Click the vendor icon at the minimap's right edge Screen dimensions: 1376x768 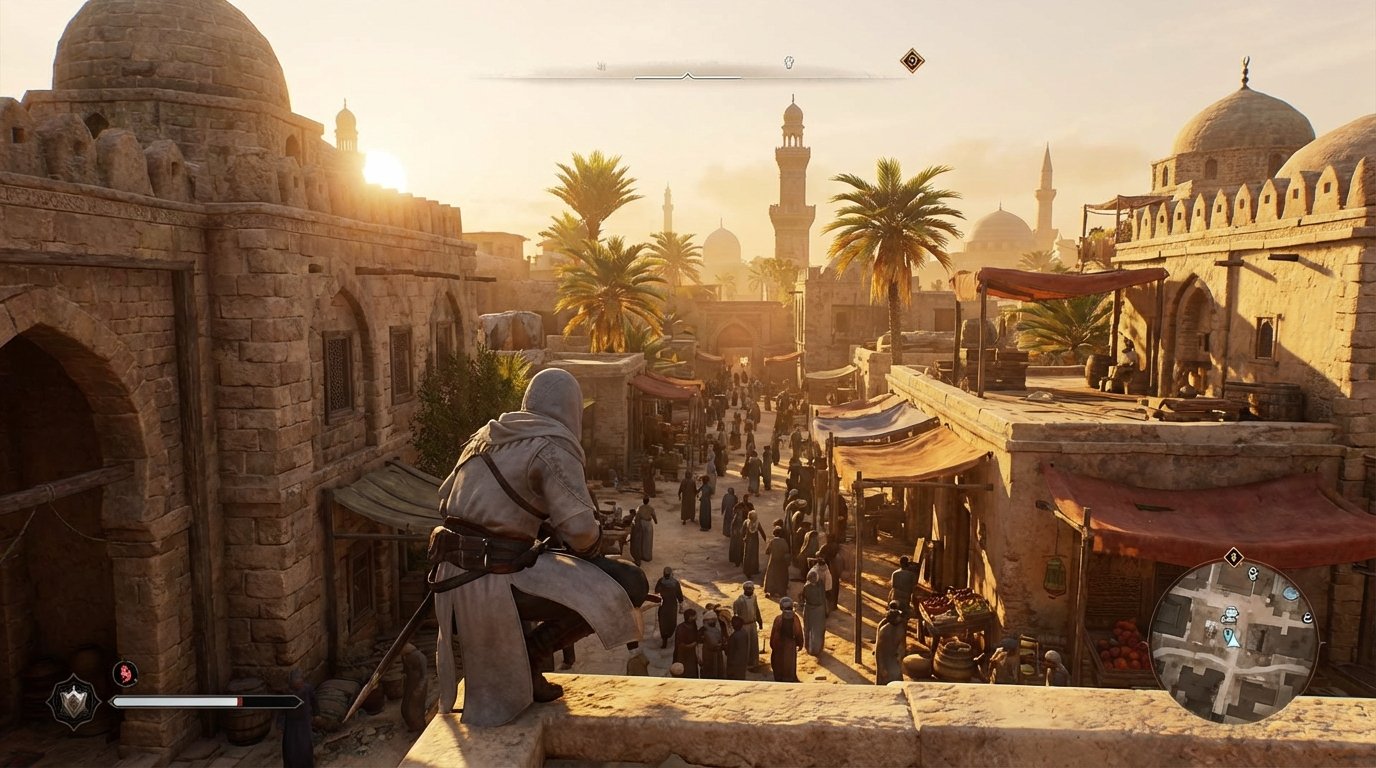pos(1306,617)
